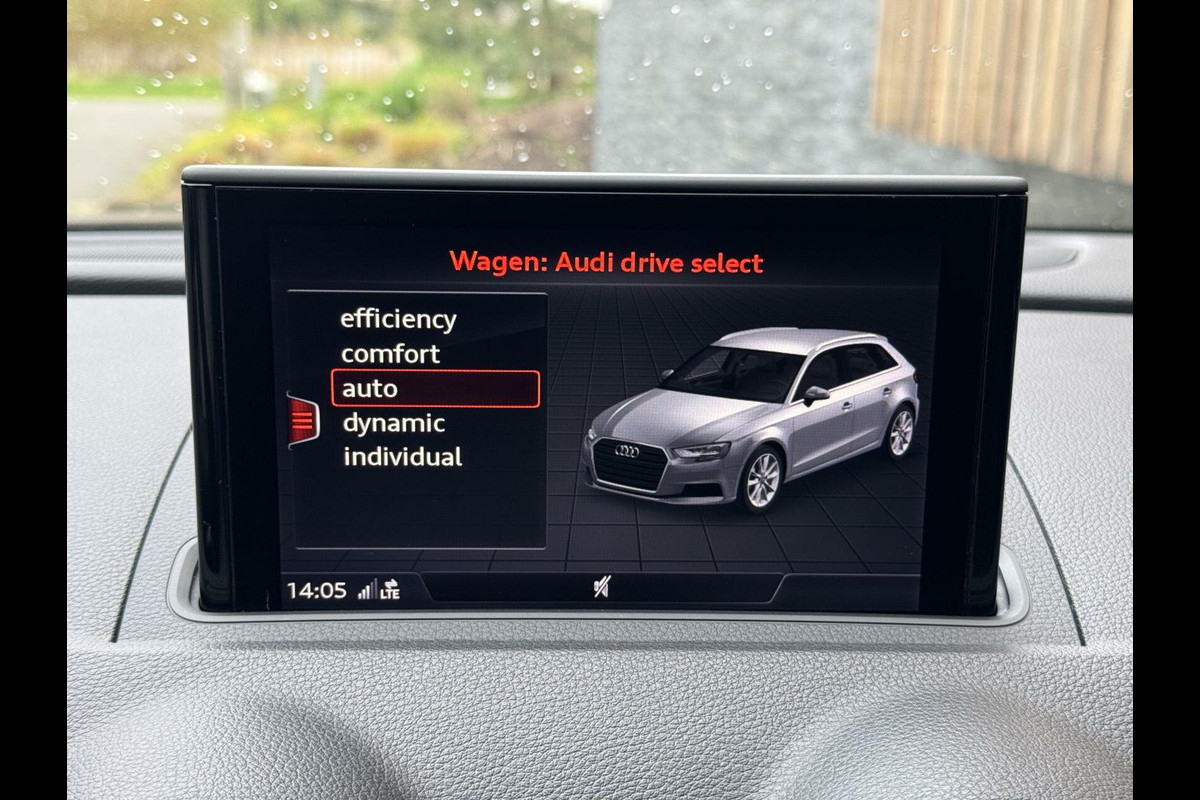The height and width of the screenshot is (800, 1200).
Task: Choose the comfort drive mode
Action: pos(390,354)
